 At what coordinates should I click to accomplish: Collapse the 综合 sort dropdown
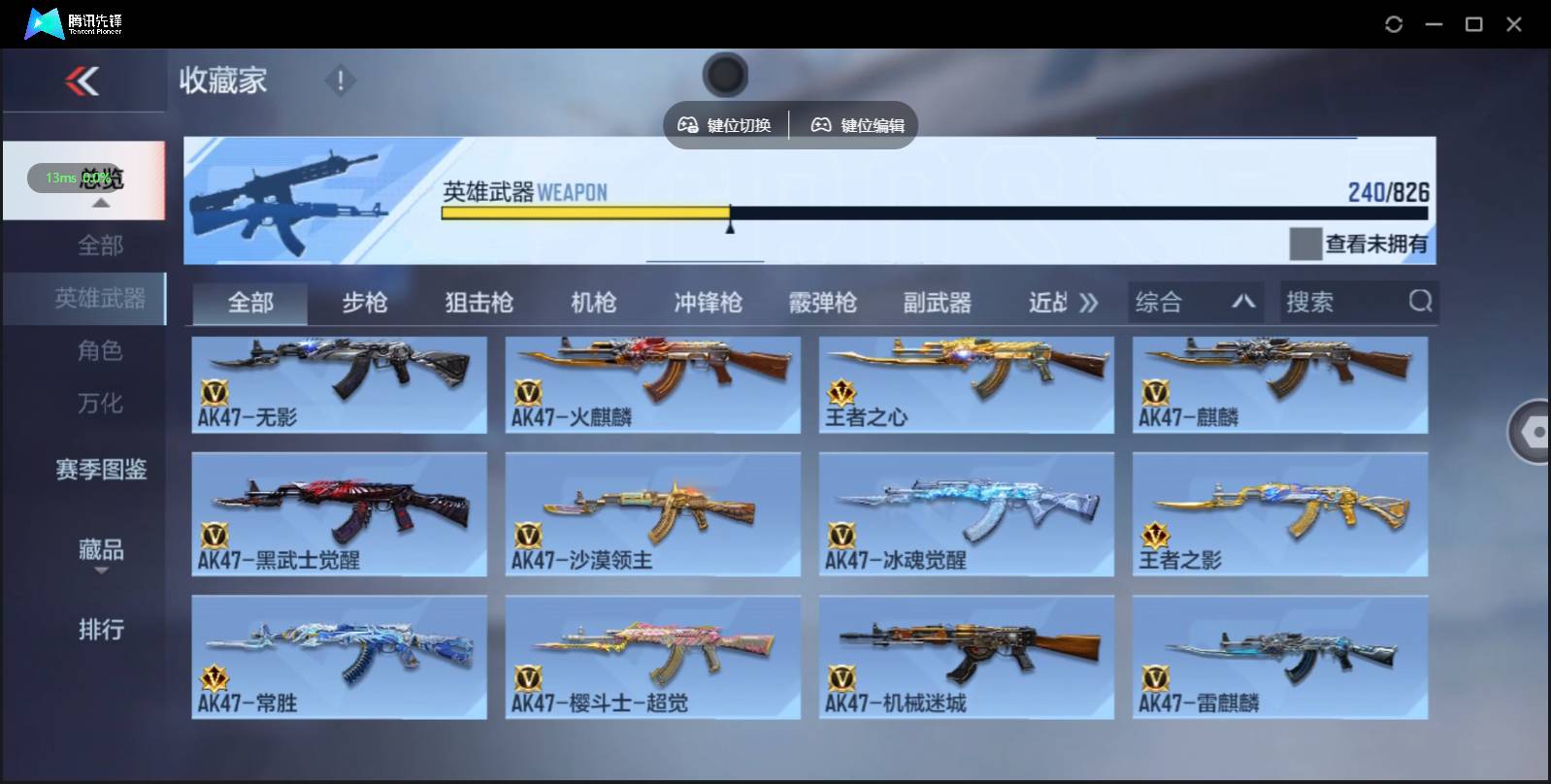click(x=1243, y=302)
